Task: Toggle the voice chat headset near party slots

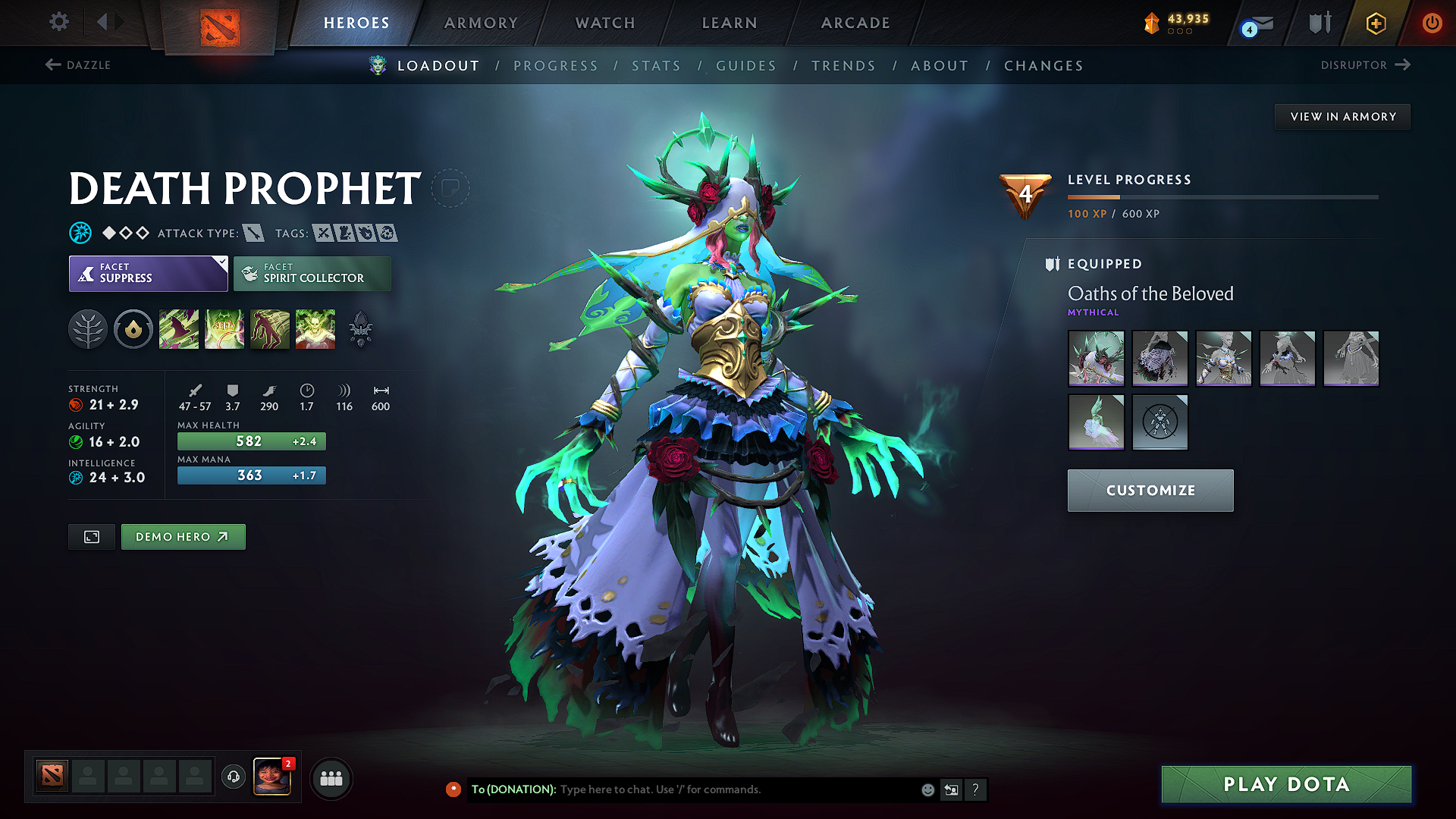Action: [x=233, y=777]
